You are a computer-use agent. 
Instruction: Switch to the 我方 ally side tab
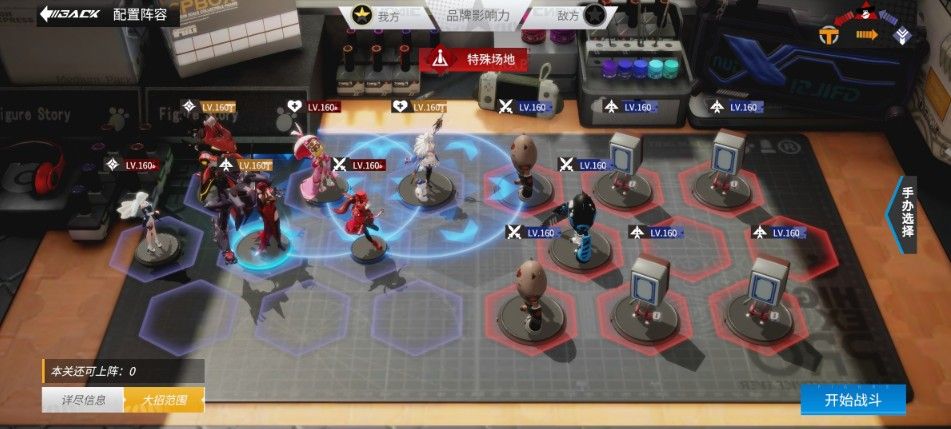point(375,15)
